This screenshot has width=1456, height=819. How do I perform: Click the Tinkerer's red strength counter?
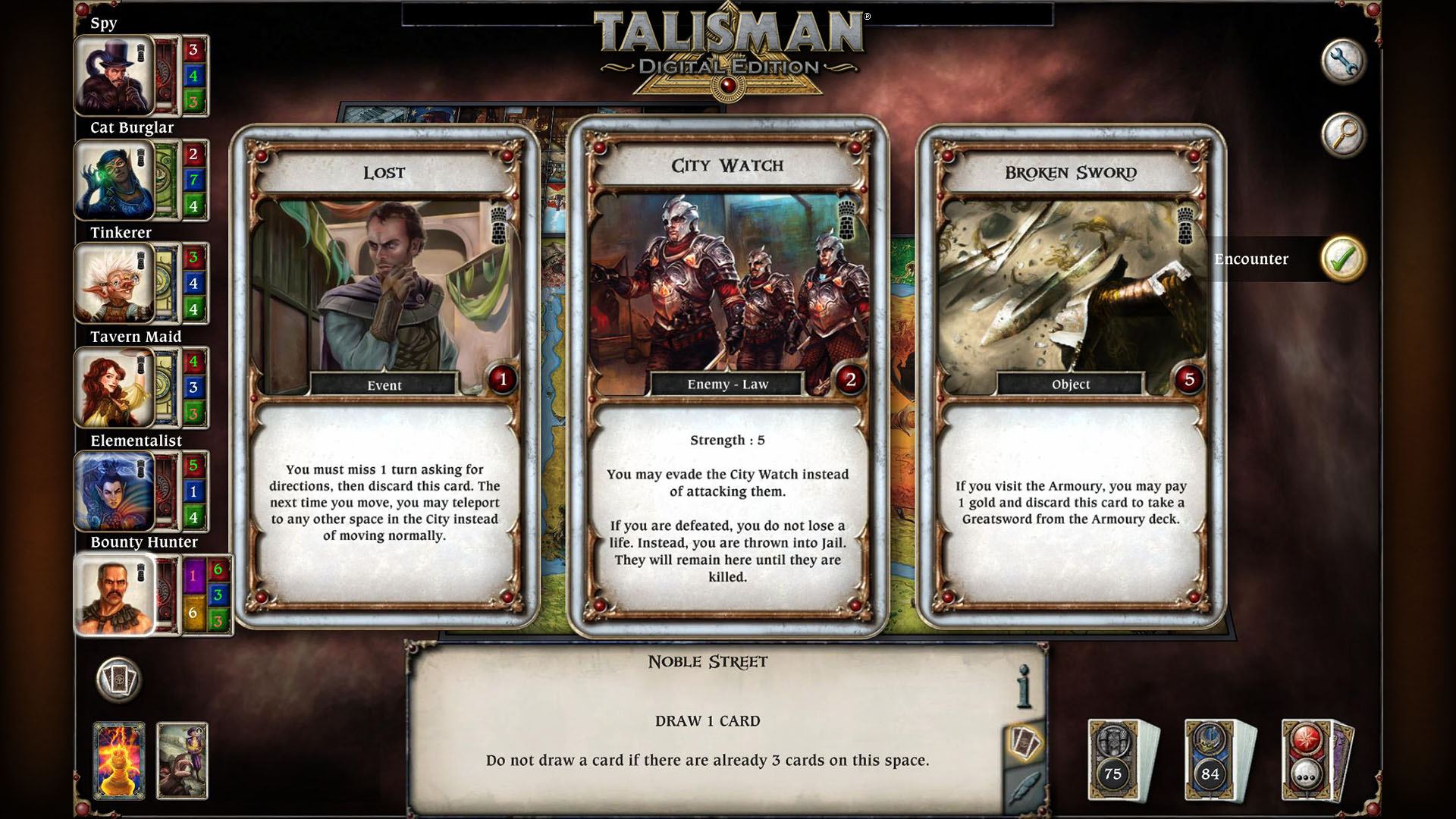194,258
